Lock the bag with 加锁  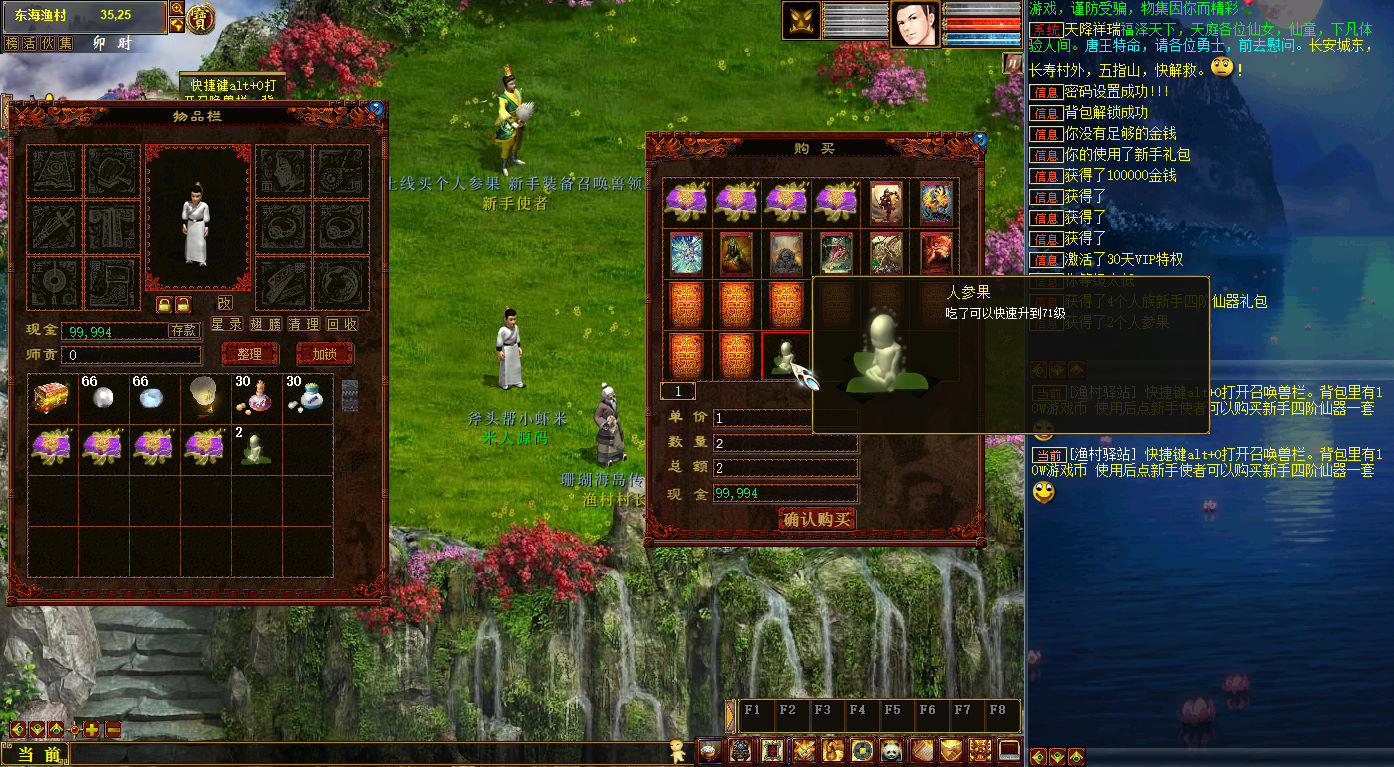(x=325, y=354)
